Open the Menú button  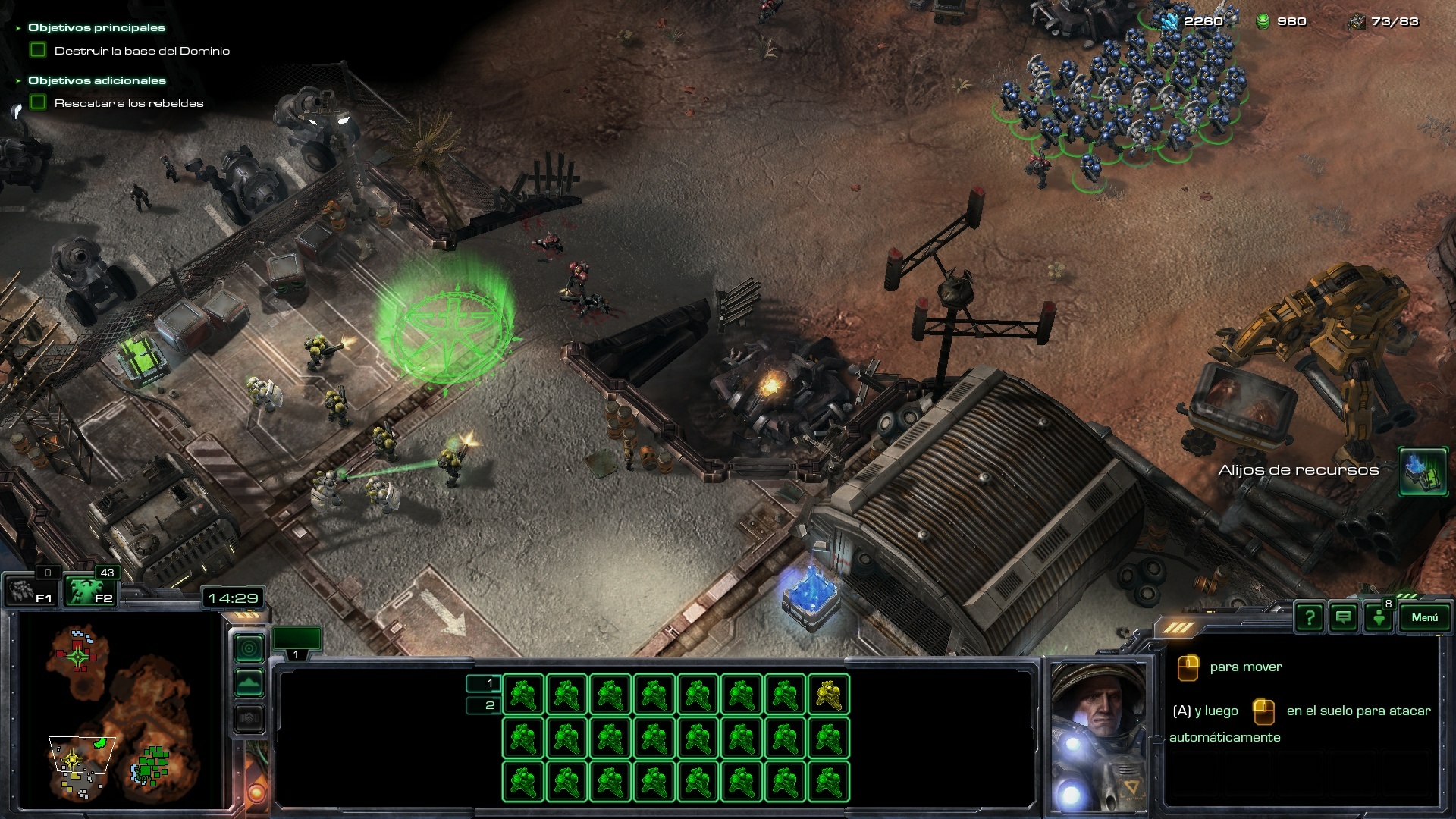tap(1423, 618)
